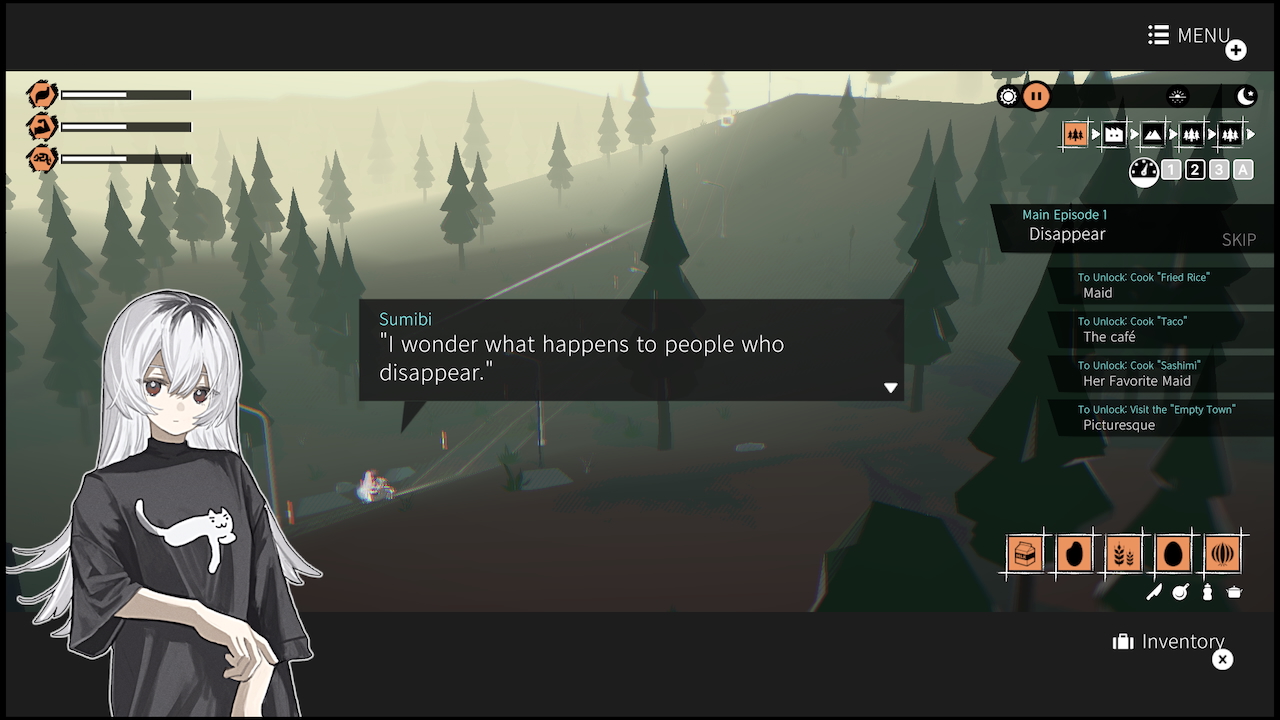The height and width of the screenshot is (720, 1280).
Task: Click the factory stage icon on the route map
Action: tap(1114, 133)
